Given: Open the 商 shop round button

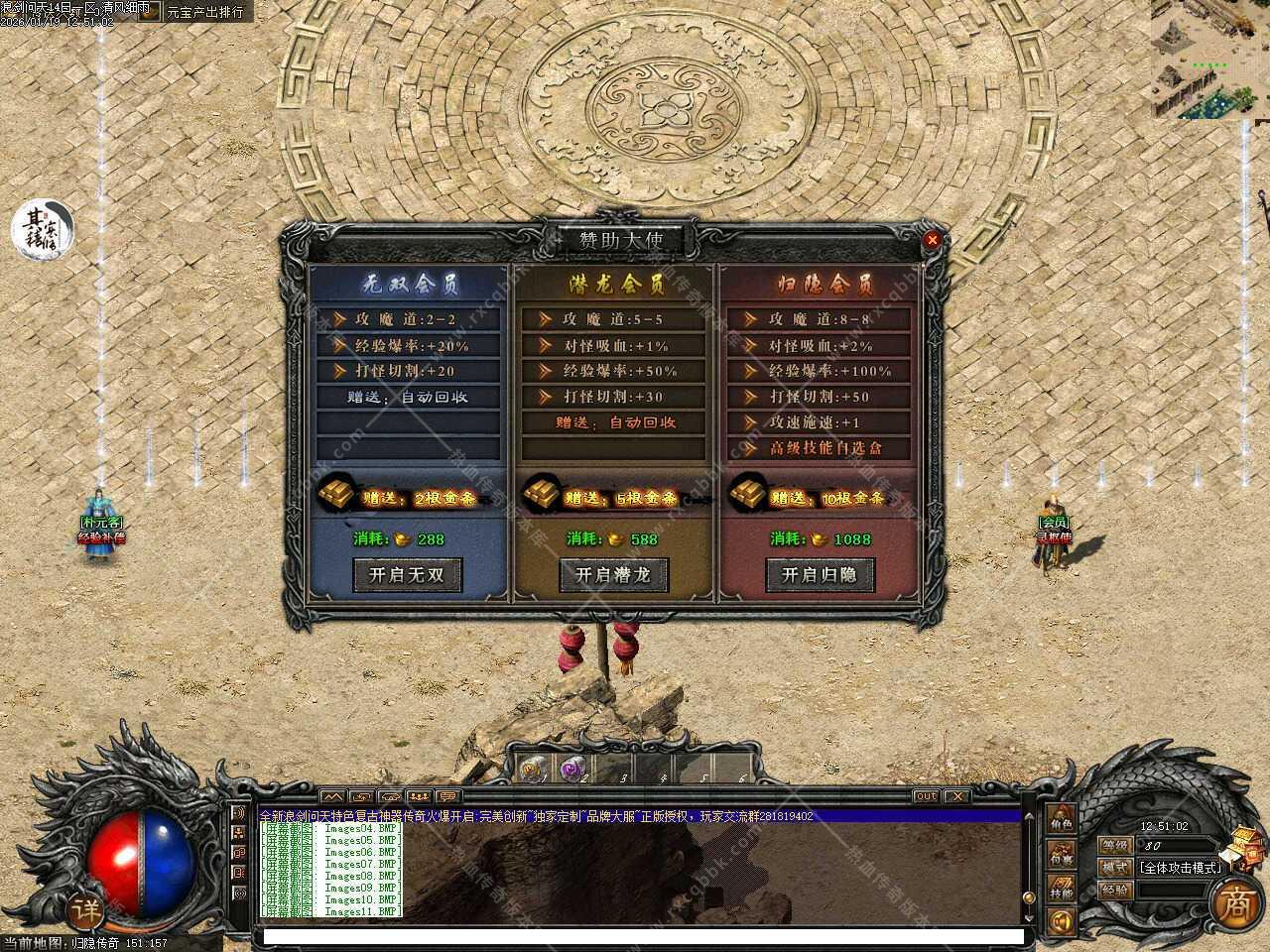Looking at the screenshot, I should (x=1236, y=903).
